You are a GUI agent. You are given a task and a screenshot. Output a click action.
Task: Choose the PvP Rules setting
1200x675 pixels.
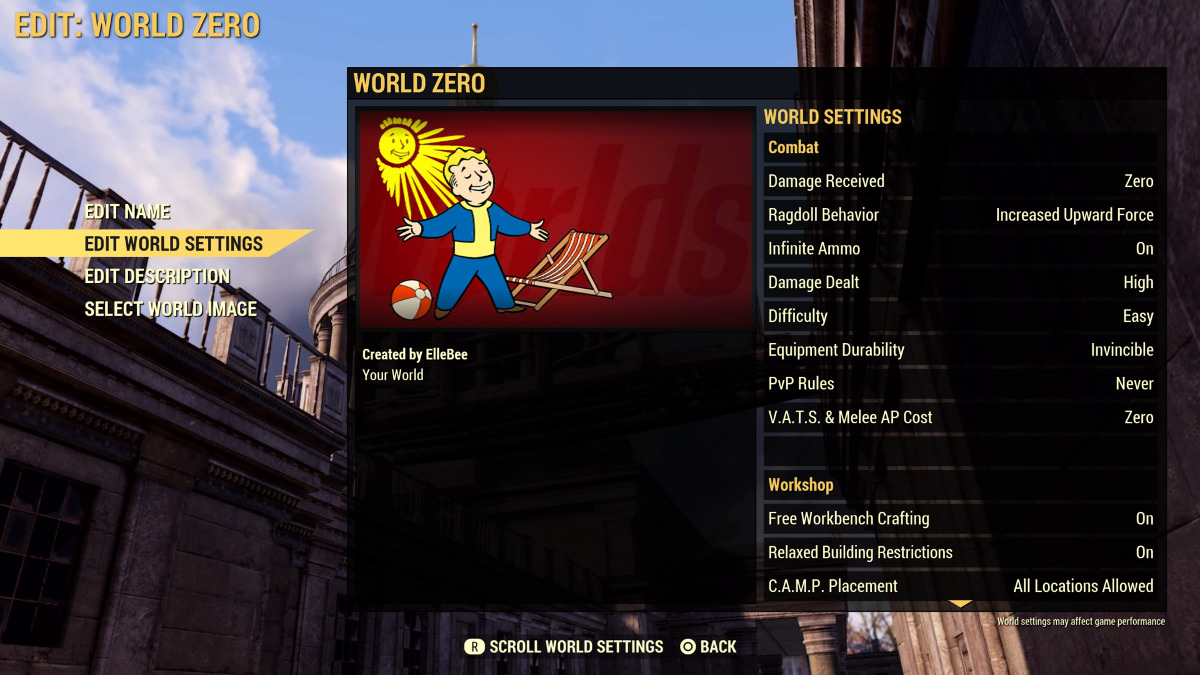[960, 384]
